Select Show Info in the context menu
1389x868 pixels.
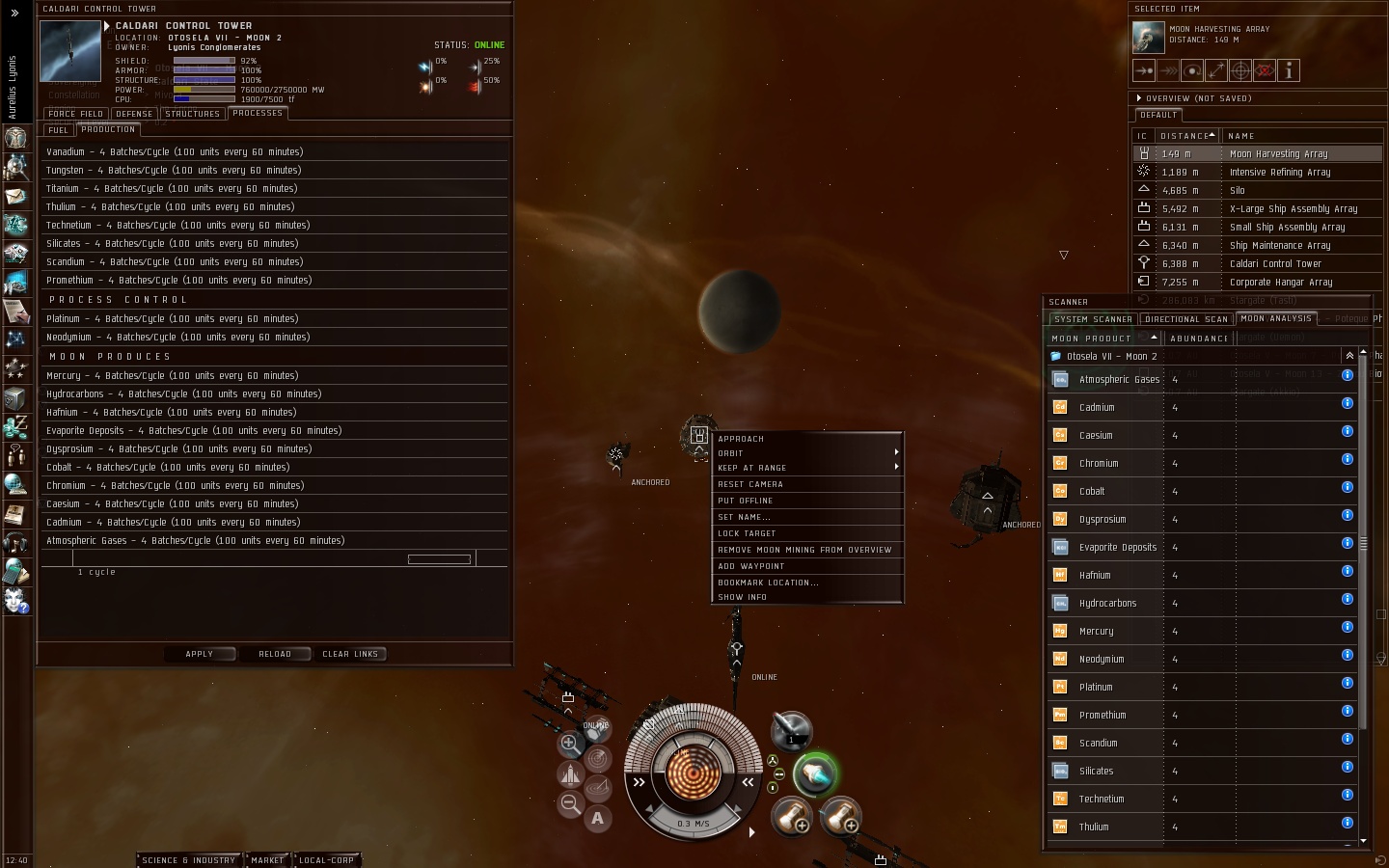[743, 597]
